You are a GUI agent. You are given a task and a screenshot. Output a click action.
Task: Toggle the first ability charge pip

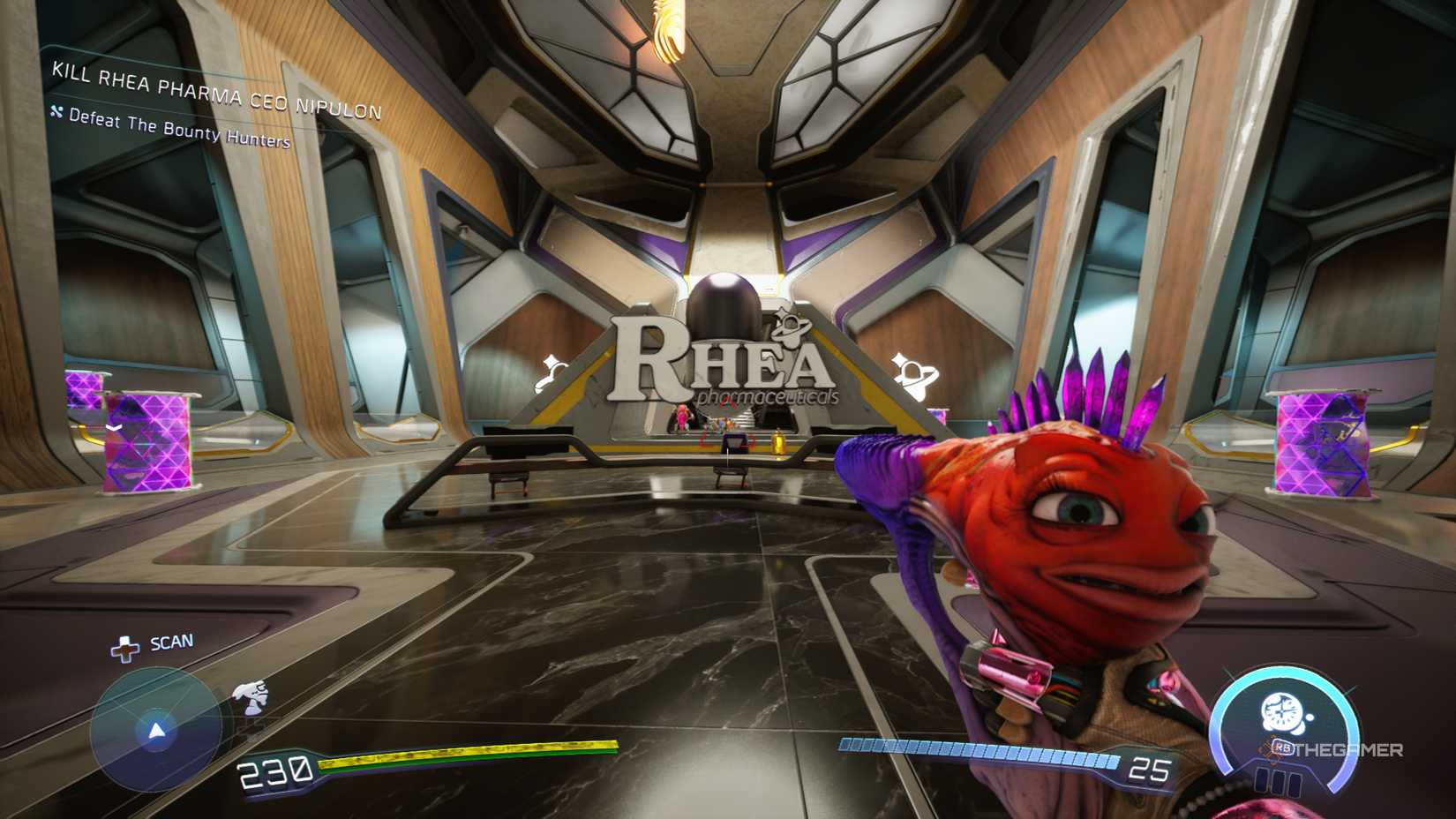click(1263, 780)
